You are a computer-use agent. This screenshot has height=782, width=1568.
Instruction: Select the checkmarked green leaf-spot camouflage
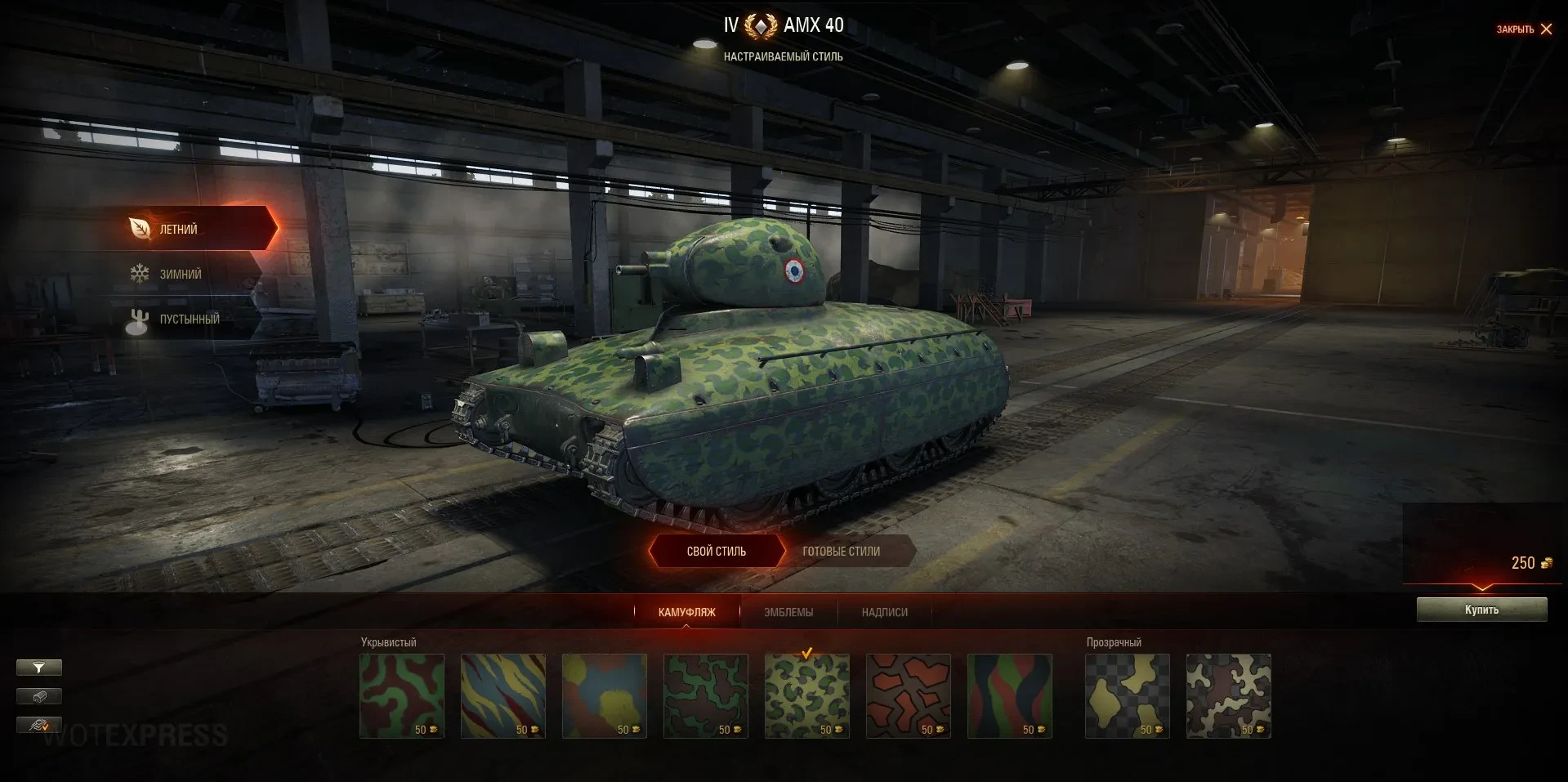coord(807,695)
